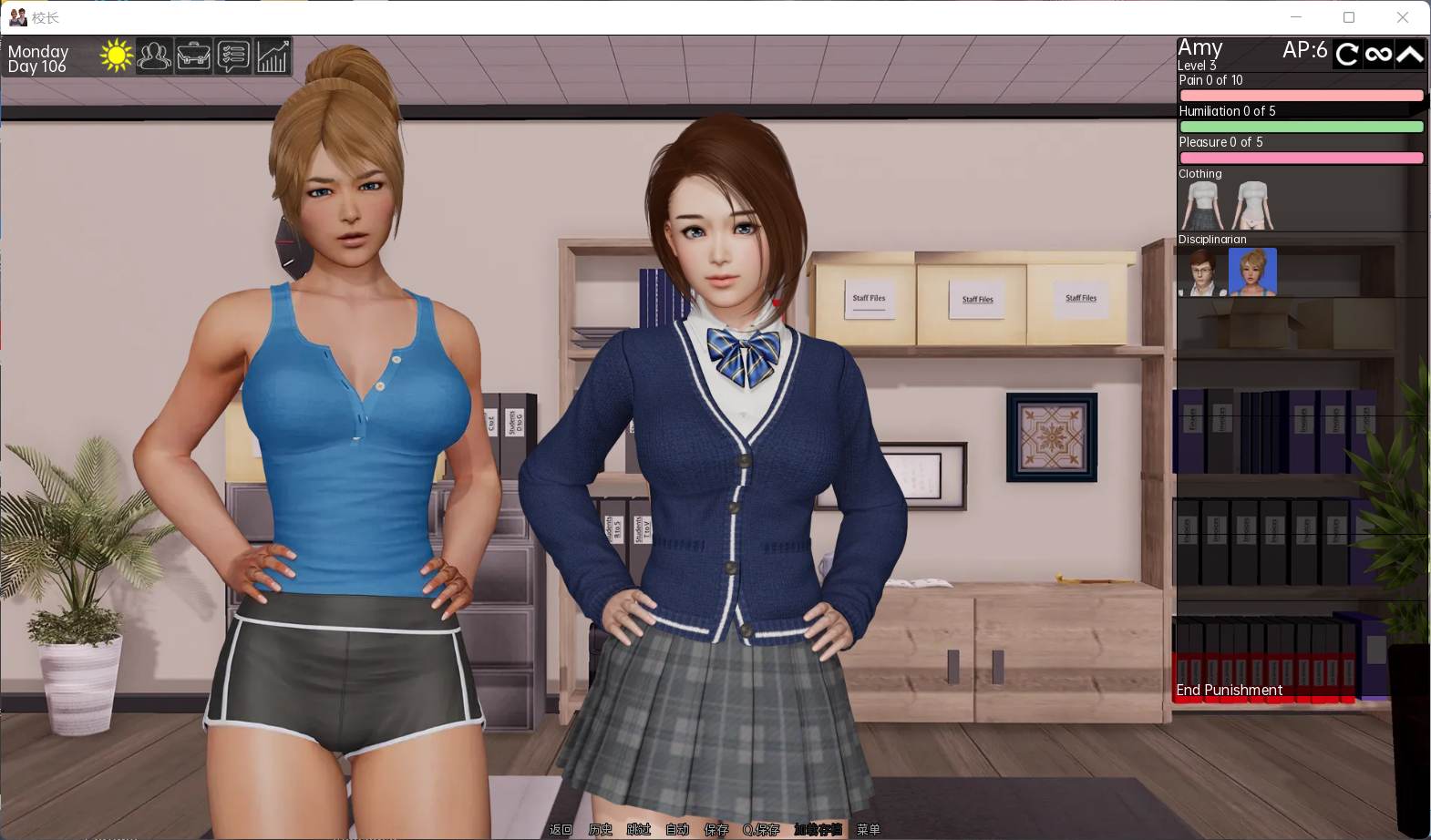Click the Pain 0 of 10 progress bar
This screenshot has width=1431, height=840.
tap(1301, 95)
